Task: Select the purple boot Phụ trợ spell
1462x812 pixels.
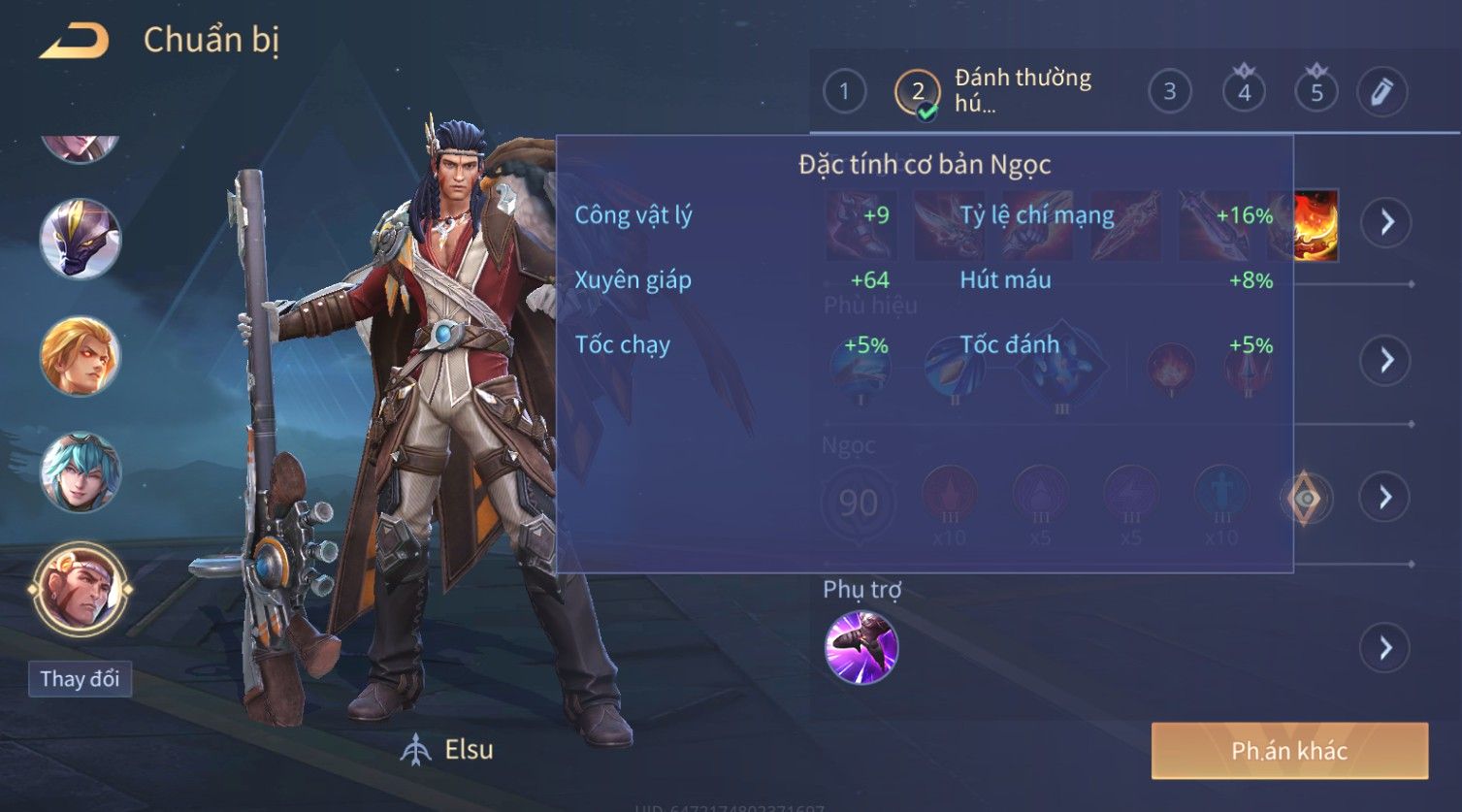Action: click(x=861, y=648)
